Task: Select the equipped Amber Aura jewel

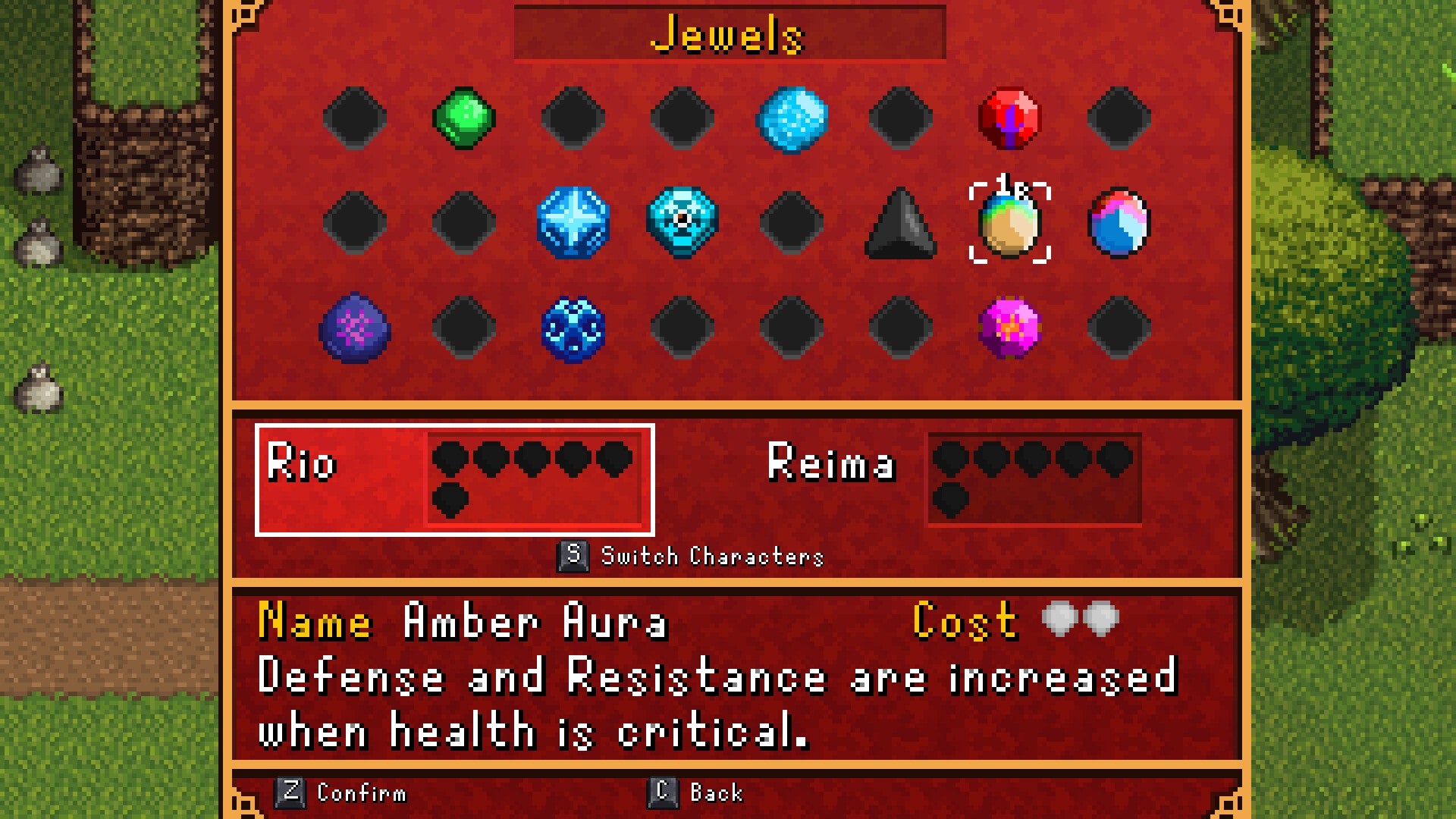Action: coord(1012,224)
